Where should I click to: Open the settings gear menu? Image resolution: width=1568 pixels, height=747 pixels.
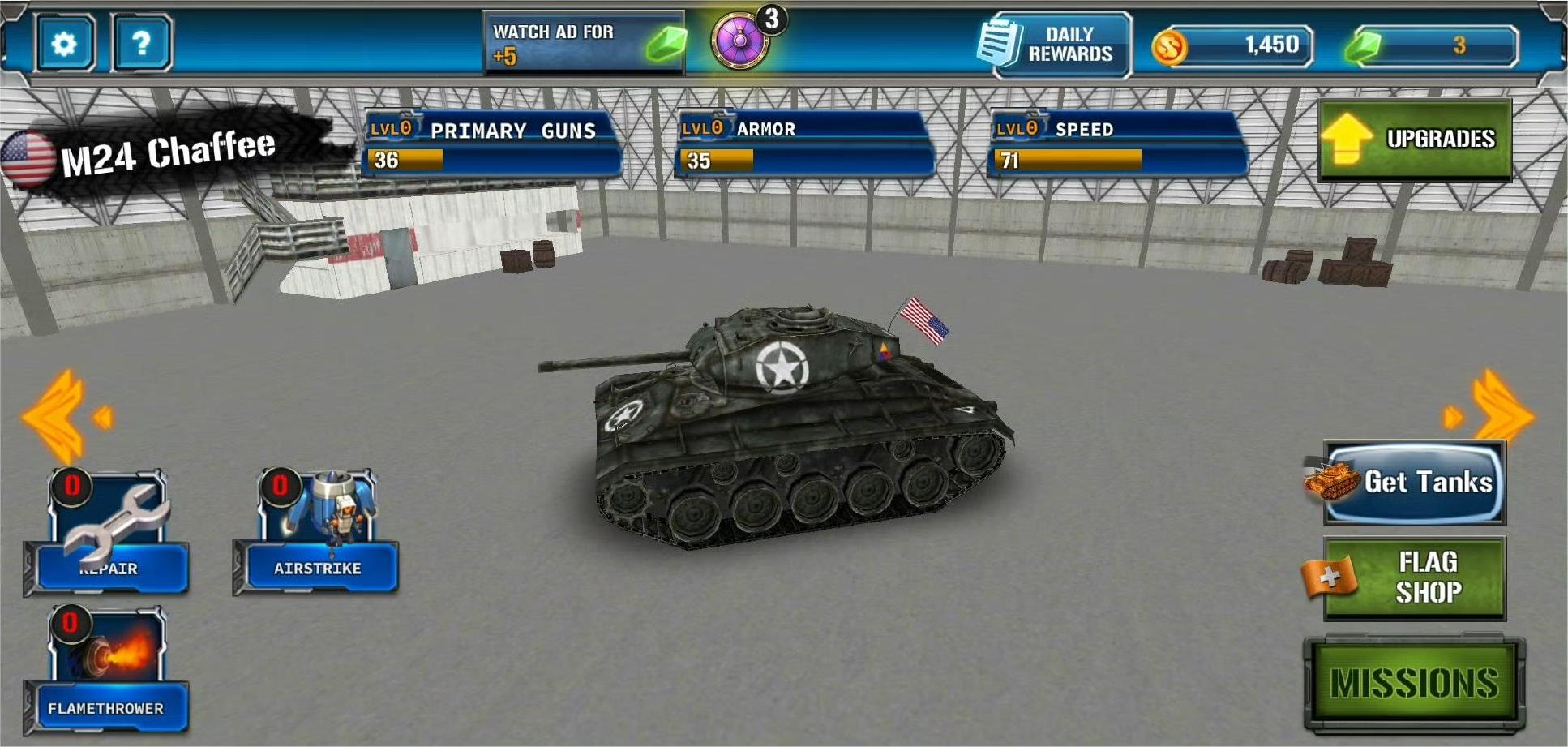63,44
